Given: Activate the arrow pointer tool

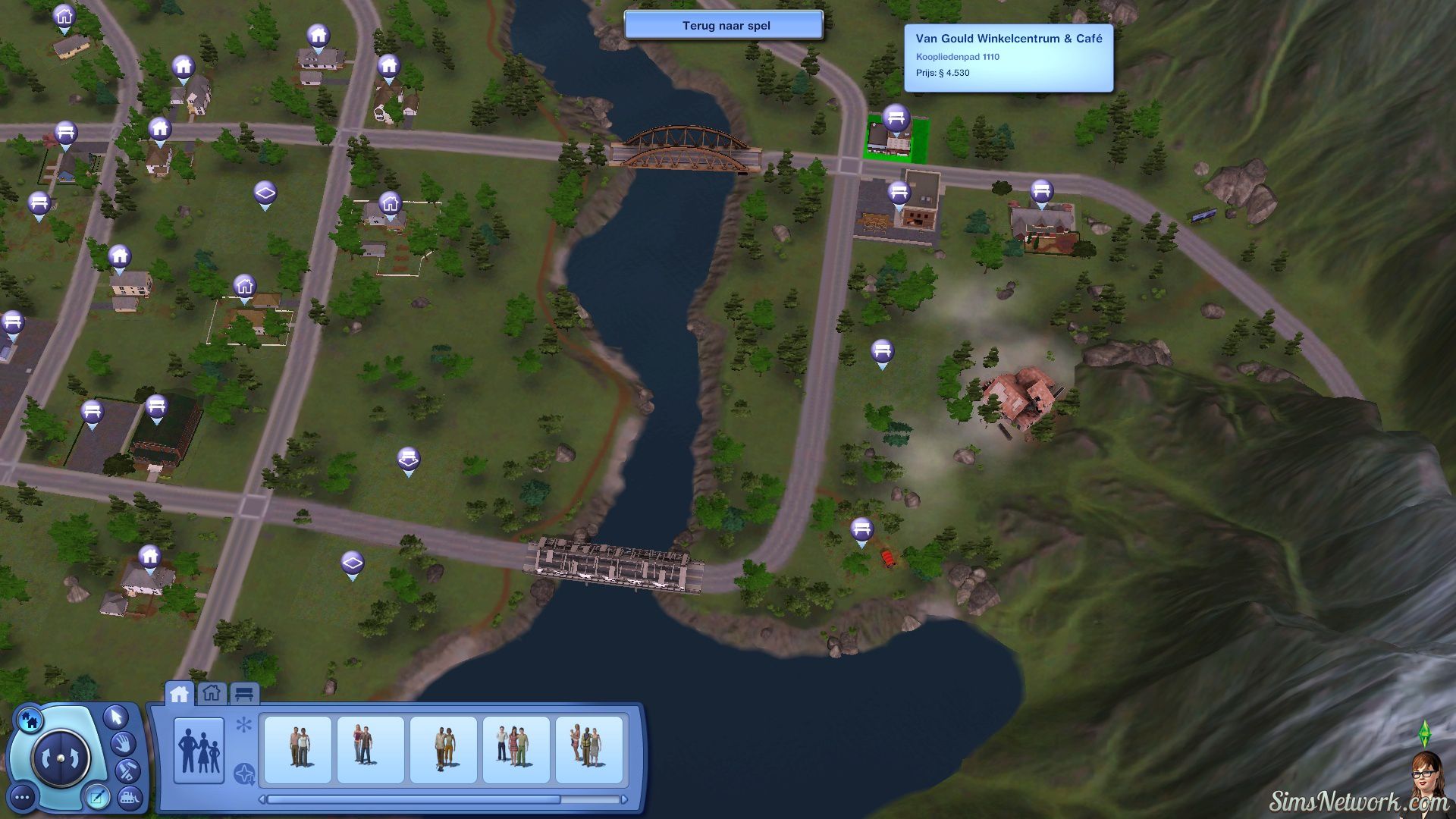Looking at the screenshot, I should click(116, 716).
